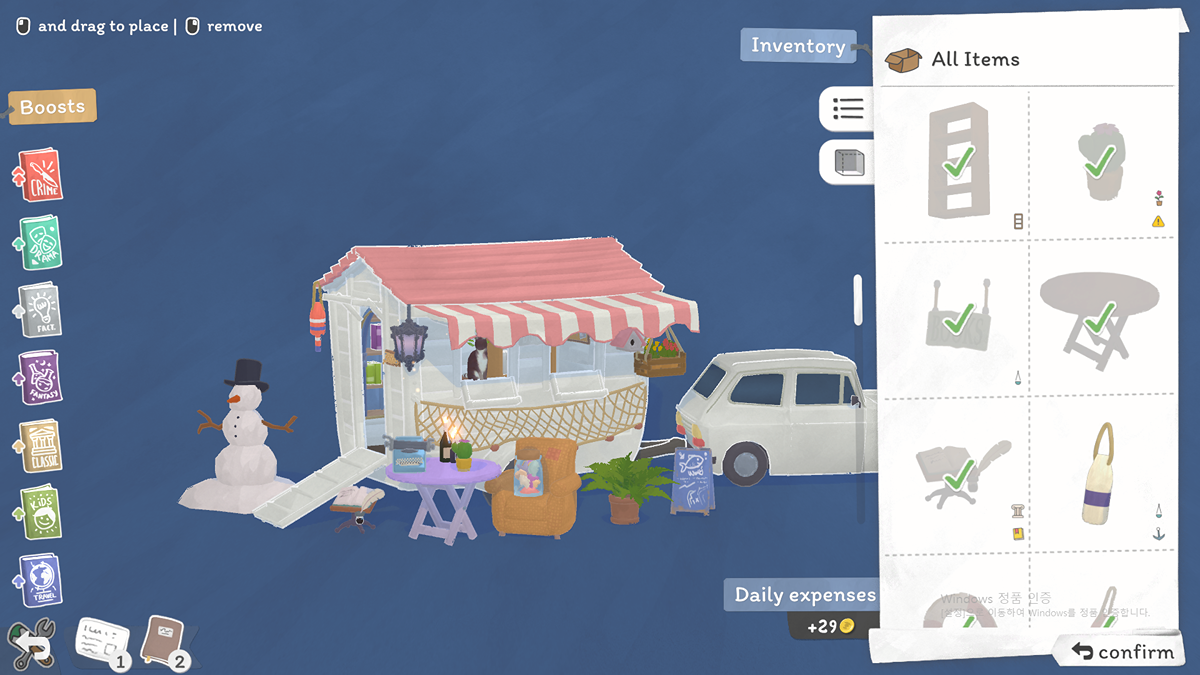This screenshot has width=1200, height=675.
Task: Select the Fact book boost
Action: [41, 310]
